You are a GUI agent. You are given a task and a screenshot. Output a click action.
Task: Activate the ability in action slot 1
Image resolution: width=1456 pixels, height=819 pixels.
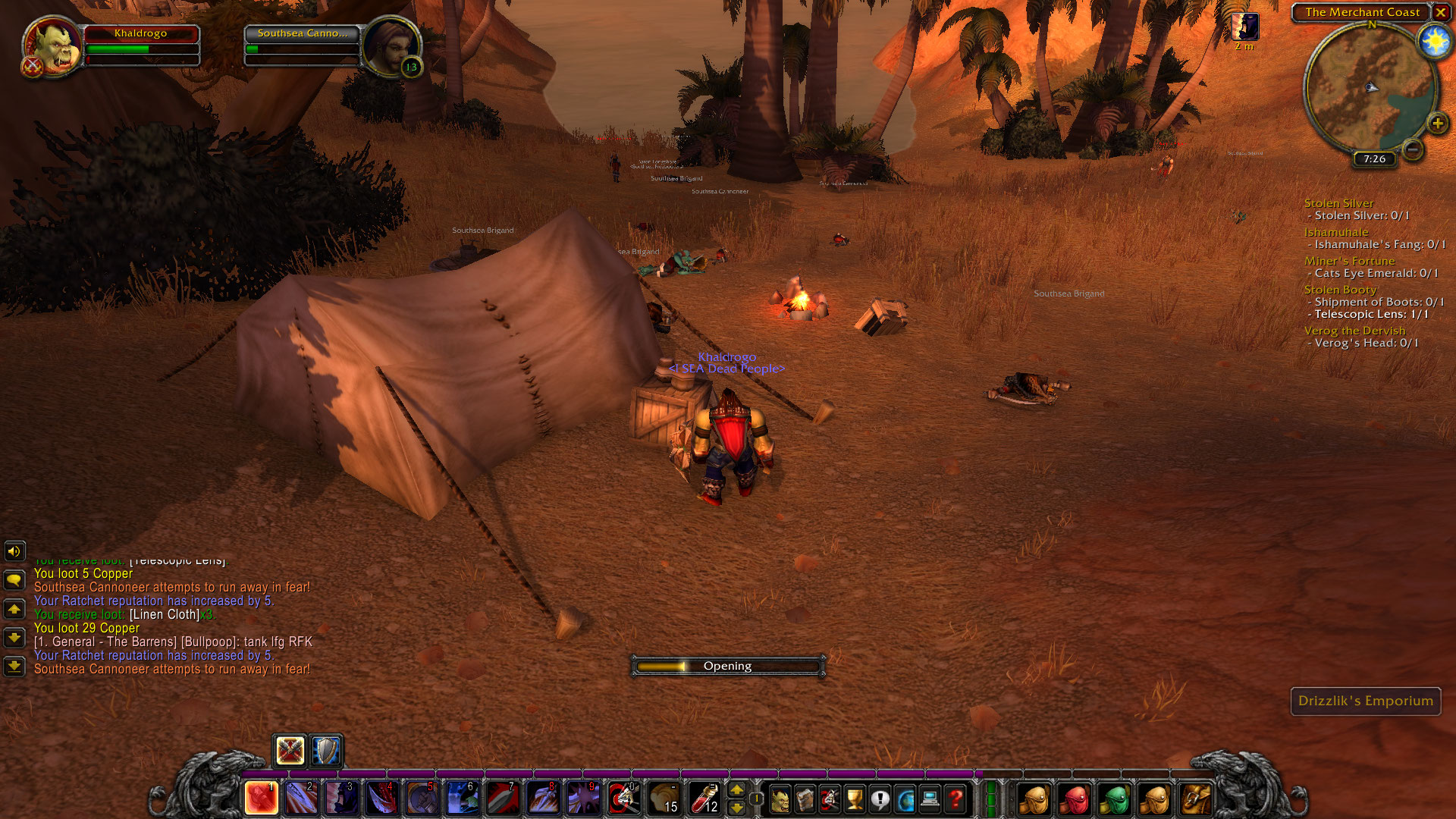[261, 799]
